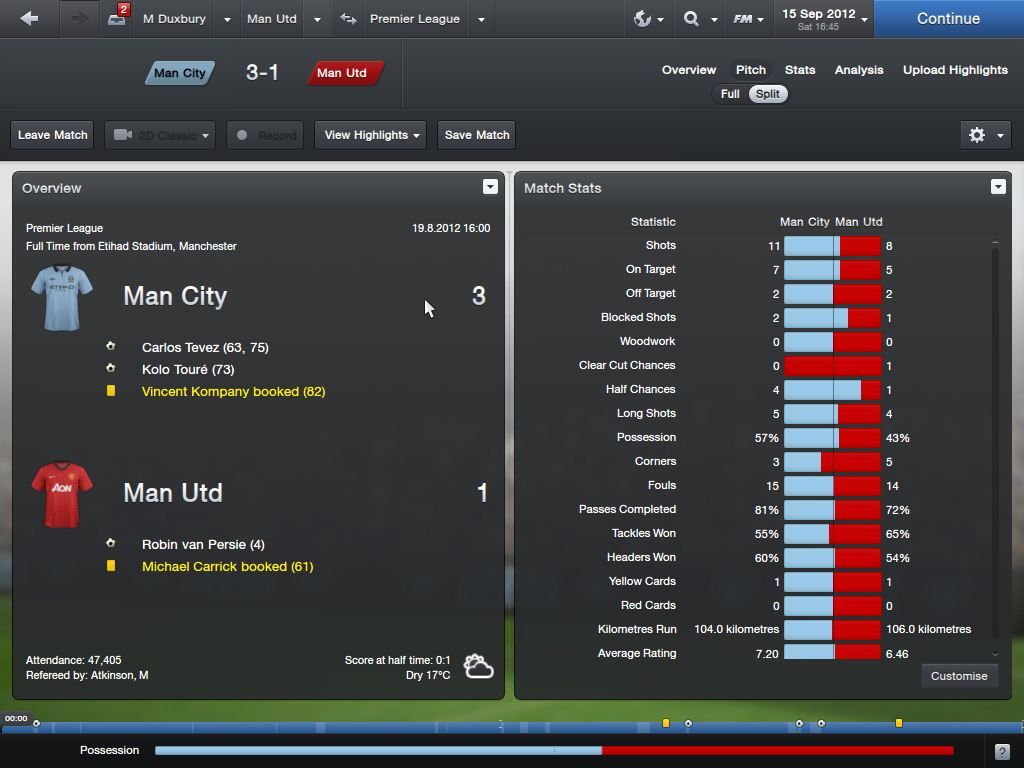
Task: Select Upload Highlights
Action: (x=955, y=70)
